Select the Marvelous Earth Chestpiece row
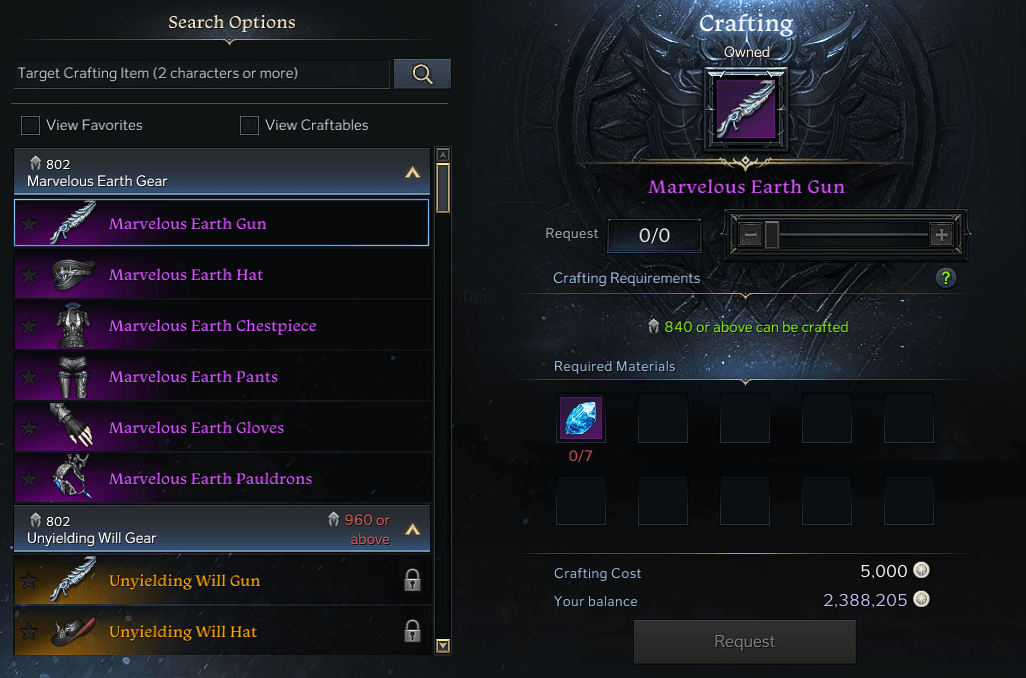Image resolution: width=1026 pixels, height=678 pixels. point(212,325)
